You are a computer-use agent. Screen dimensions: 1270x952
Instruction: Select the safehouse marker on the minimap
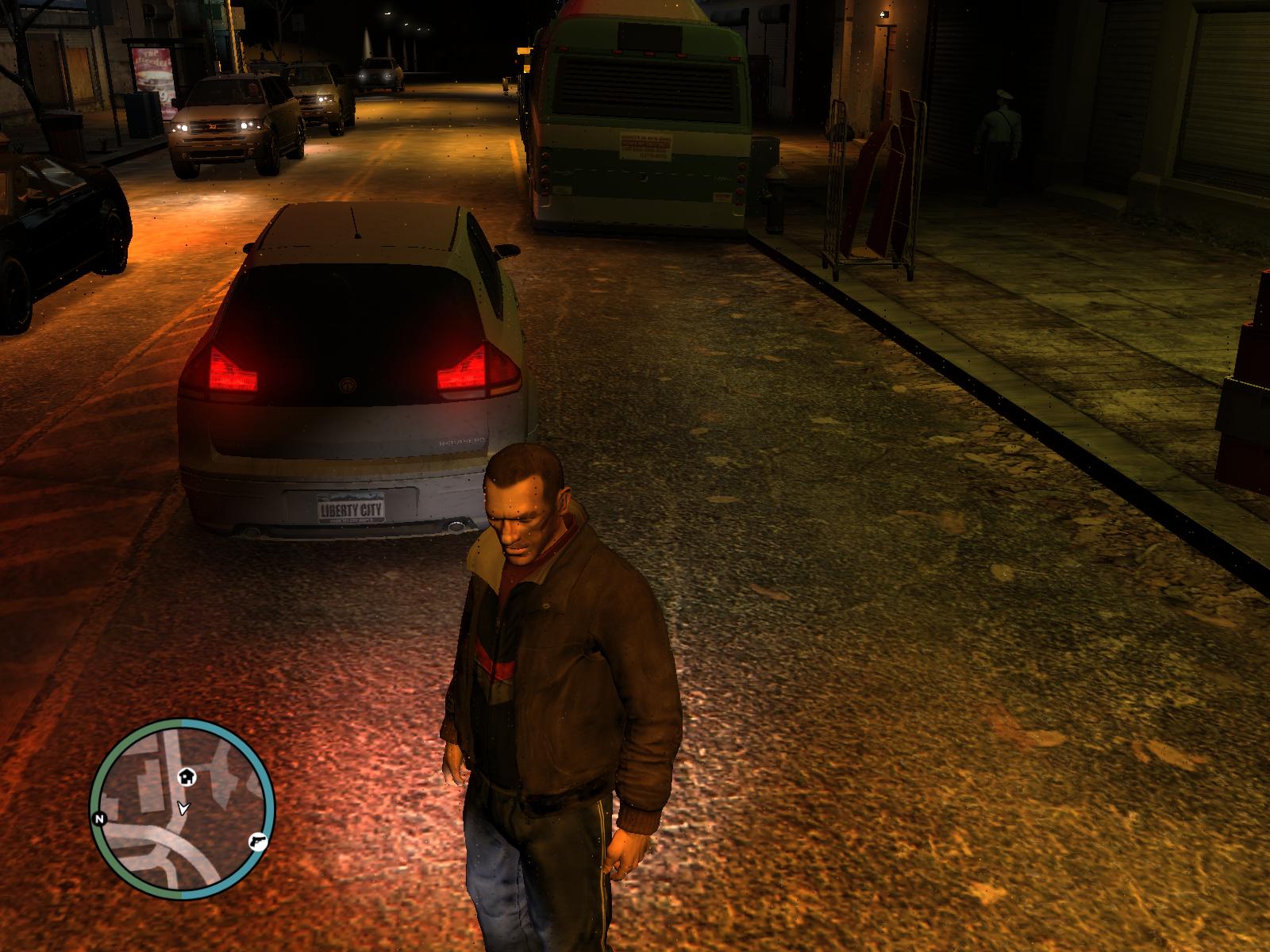(x=187, y=775)
